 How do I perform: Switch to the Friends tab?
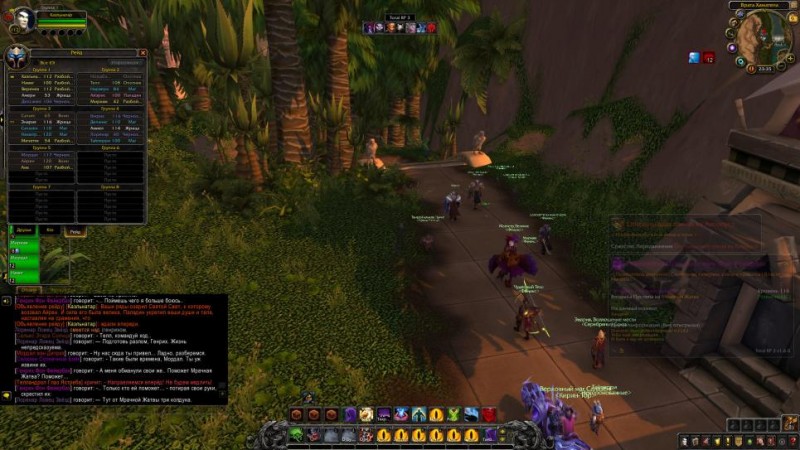point(22,230)
